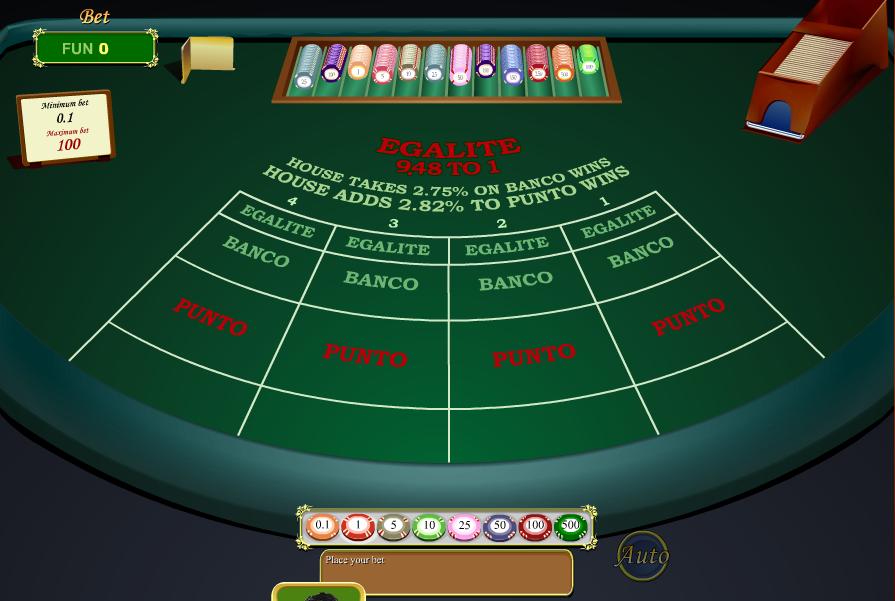895x601 pixels.
Task: Pick the green 500 chip
Action: coord(570,525)
